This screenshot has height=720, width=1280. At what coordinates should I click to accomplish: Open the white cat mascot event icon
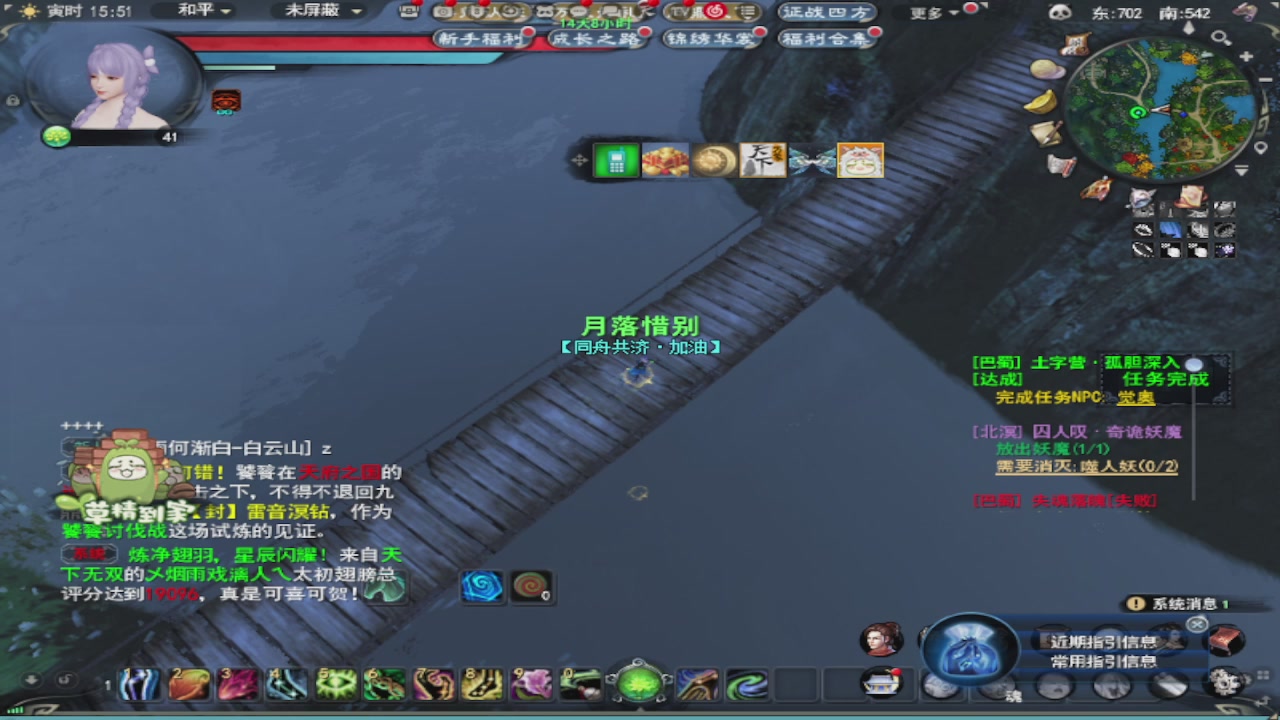(859, 160)
